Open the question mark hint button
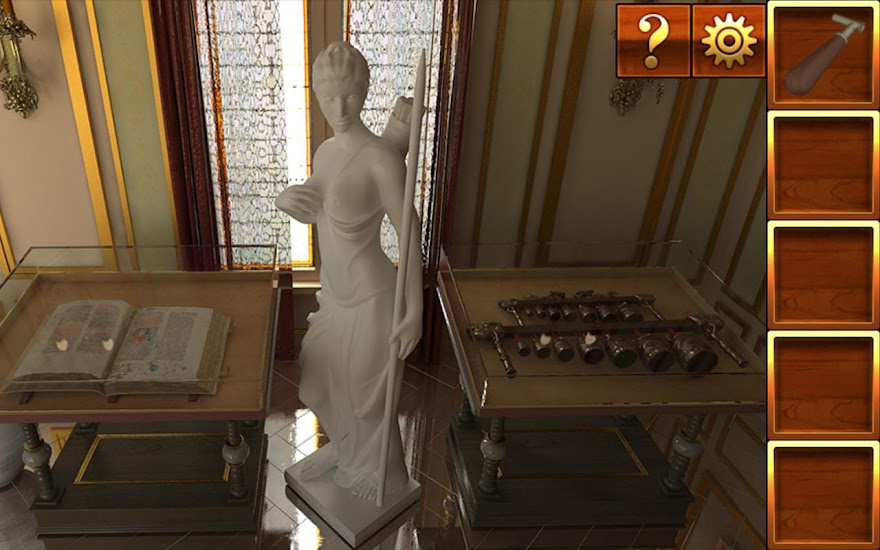The height and width of the screenshot is (550, 880). point(652,41)
